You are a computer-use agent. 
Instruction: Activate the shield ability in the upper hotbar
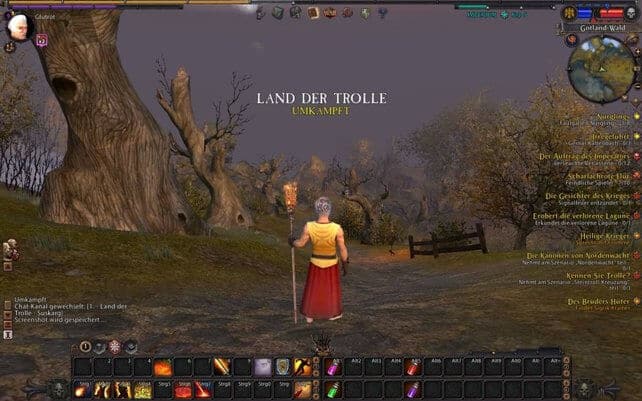click(x=283, y=367)
